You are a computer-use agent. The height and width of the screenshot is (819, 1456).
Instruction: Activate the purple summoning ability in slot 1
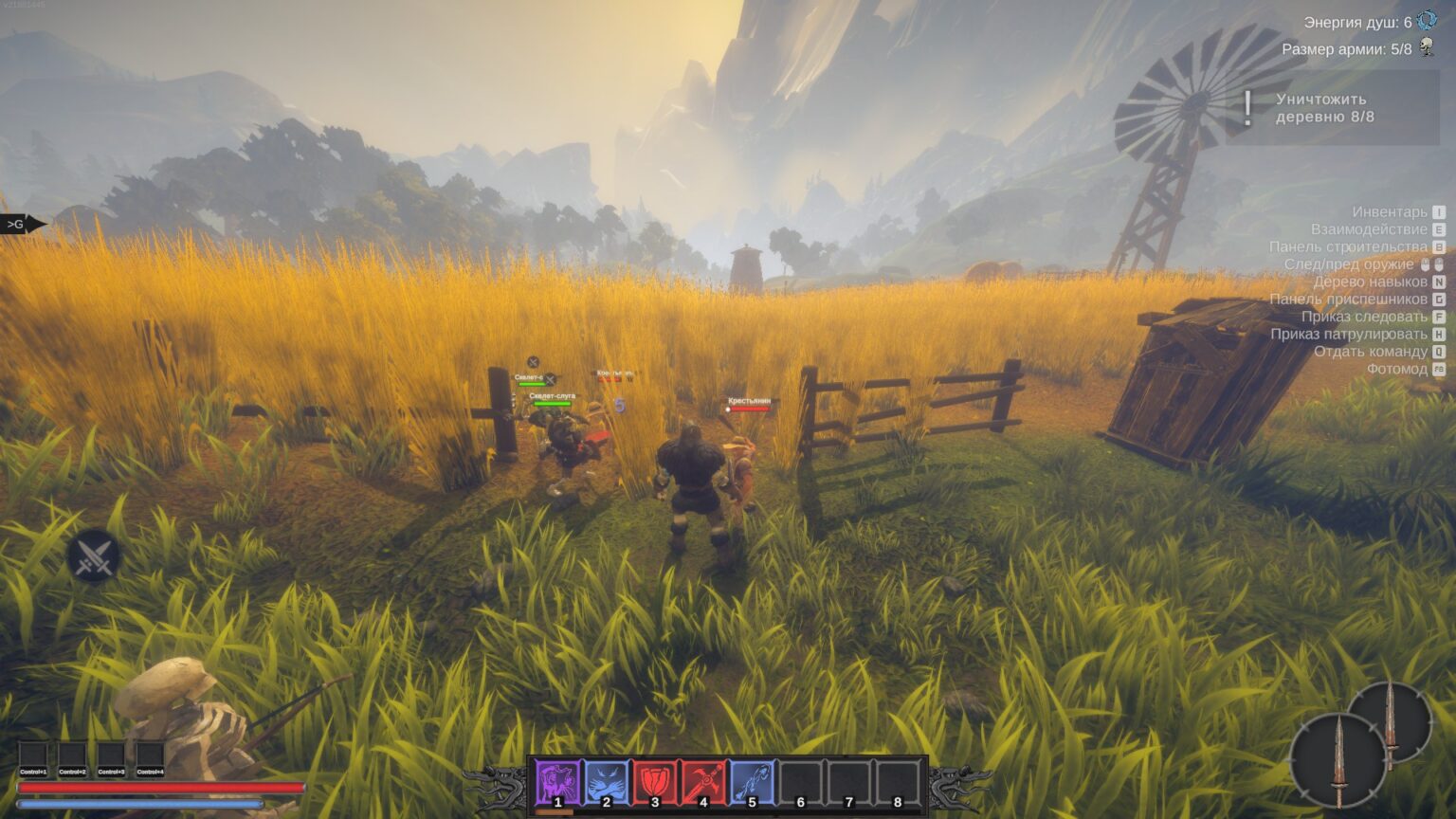557,783
